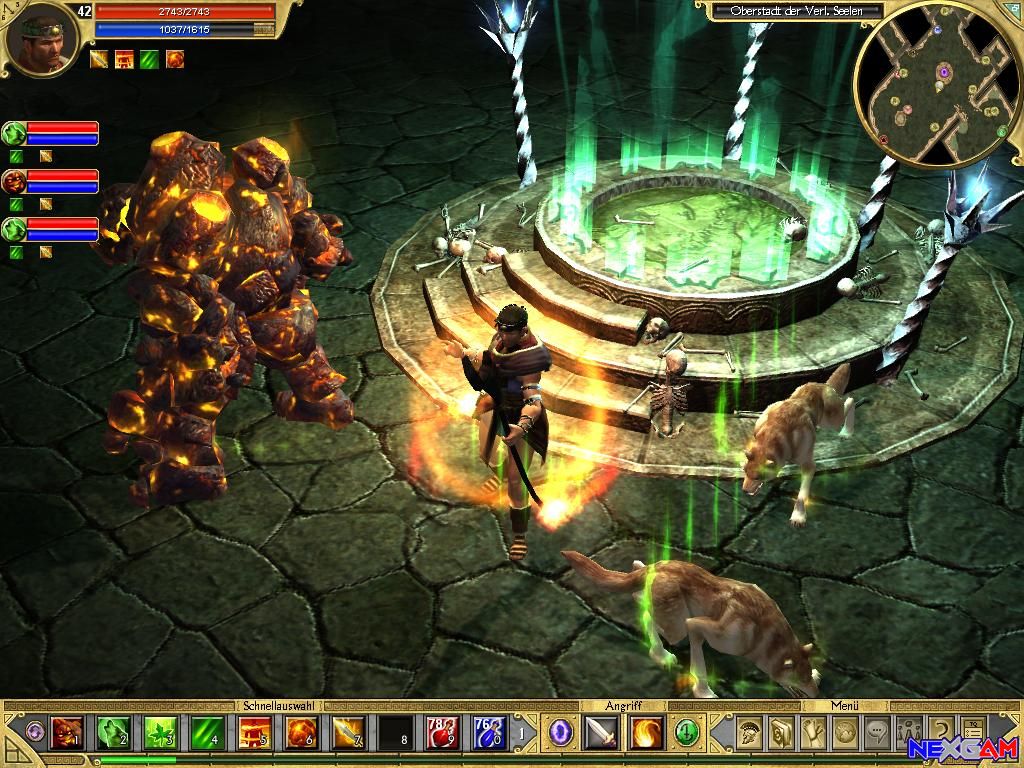This screenshot has height=768, width=1024.
Task: Click the hero portrait
Action: point(40,40)
